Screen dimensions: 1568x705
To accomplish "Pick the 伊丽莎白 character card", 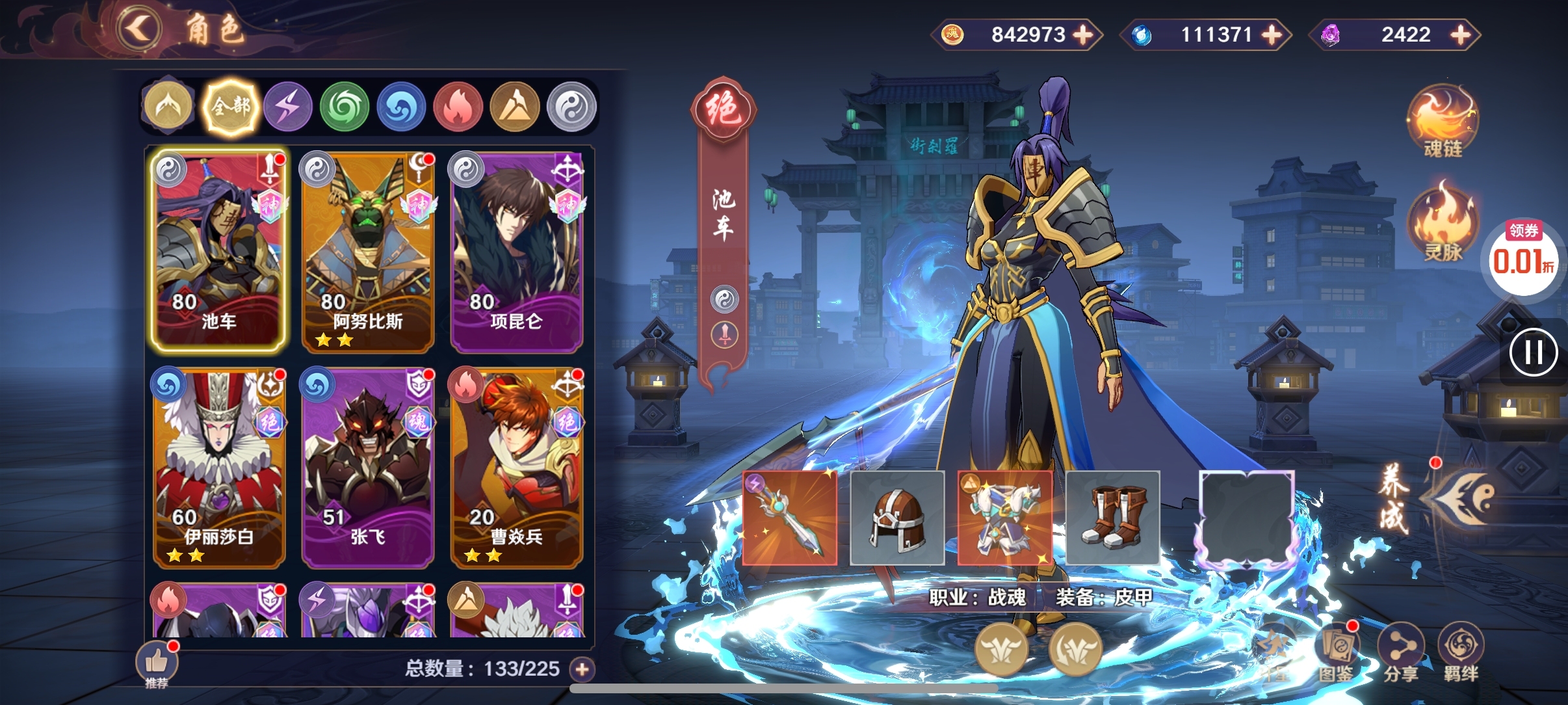I will coord(218,468).
